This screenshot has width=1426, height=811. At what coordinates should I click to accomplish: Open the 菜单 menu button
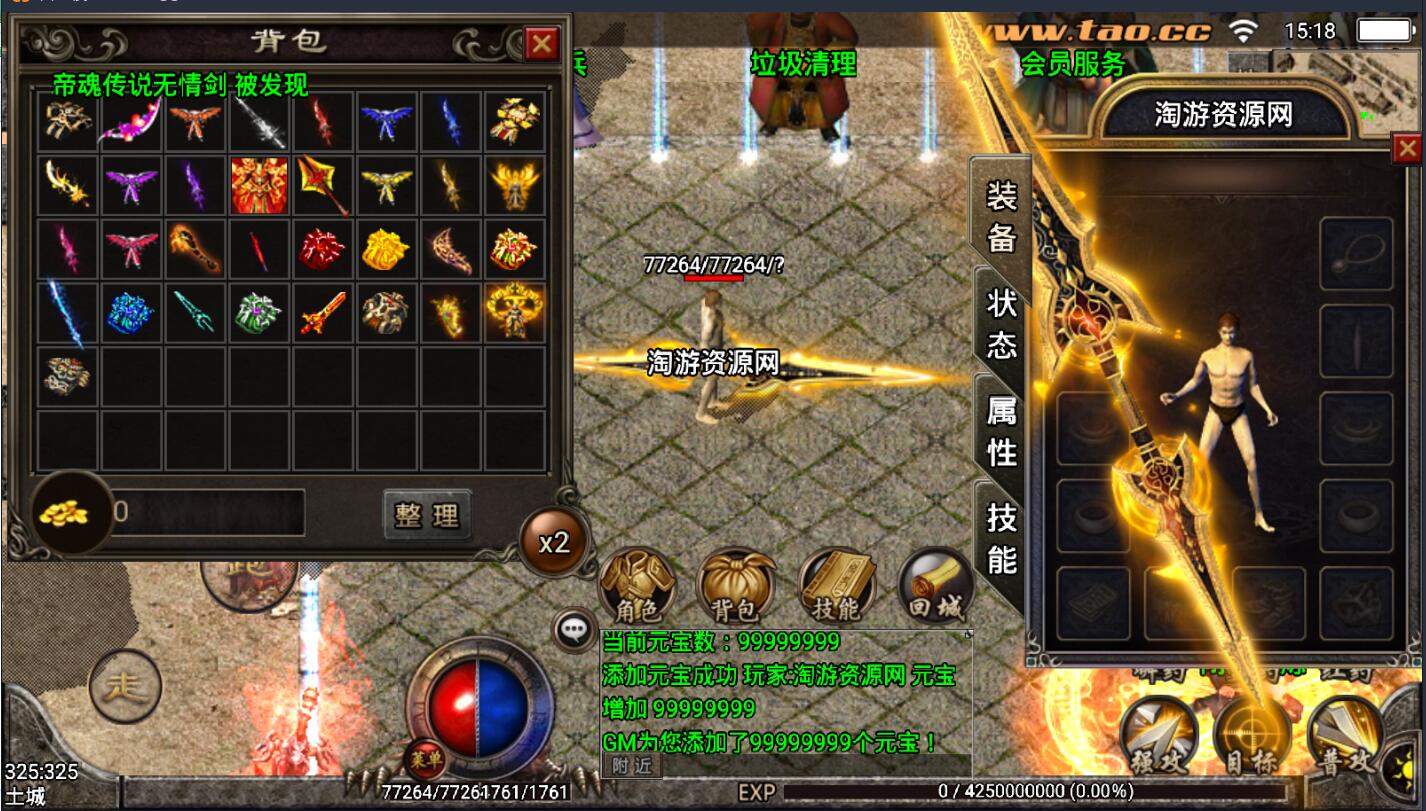[426, 759]
